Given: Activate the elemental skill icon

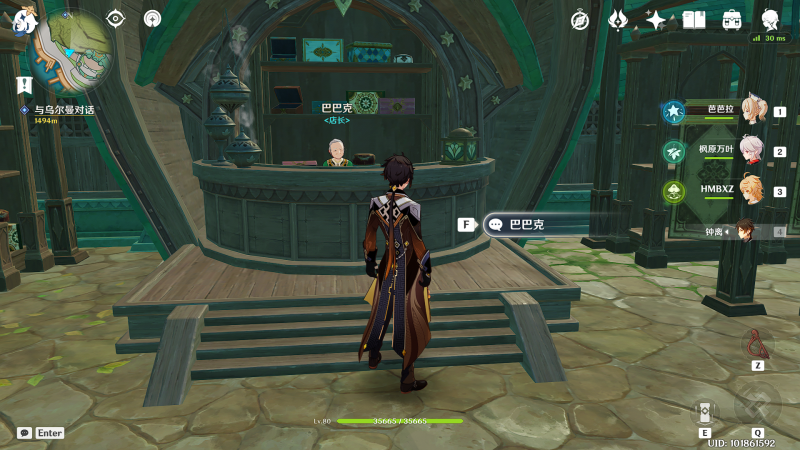Looking at the screenshot, I should click(x=705, y=410).
